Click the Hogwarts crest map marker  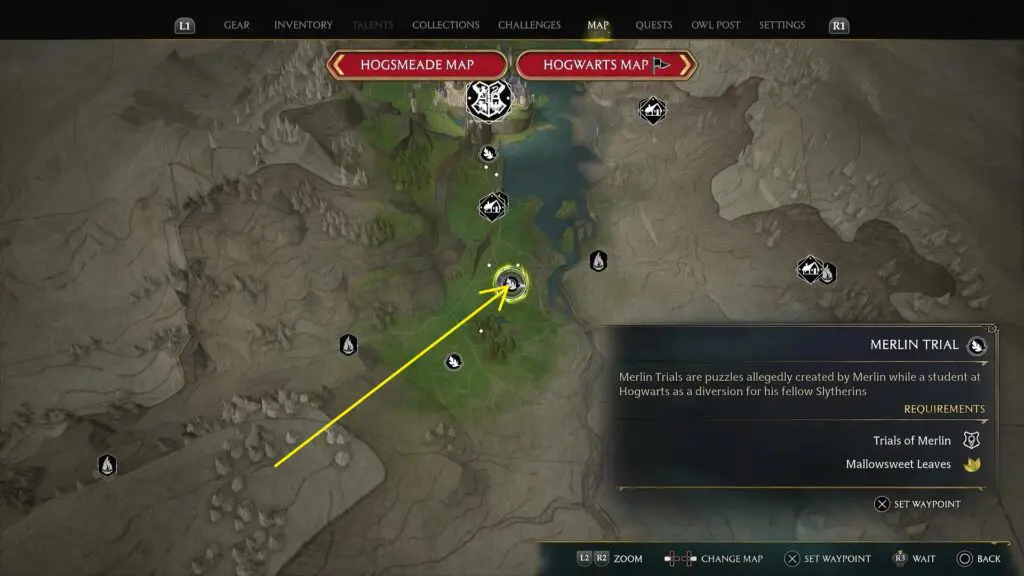point(487,97)
